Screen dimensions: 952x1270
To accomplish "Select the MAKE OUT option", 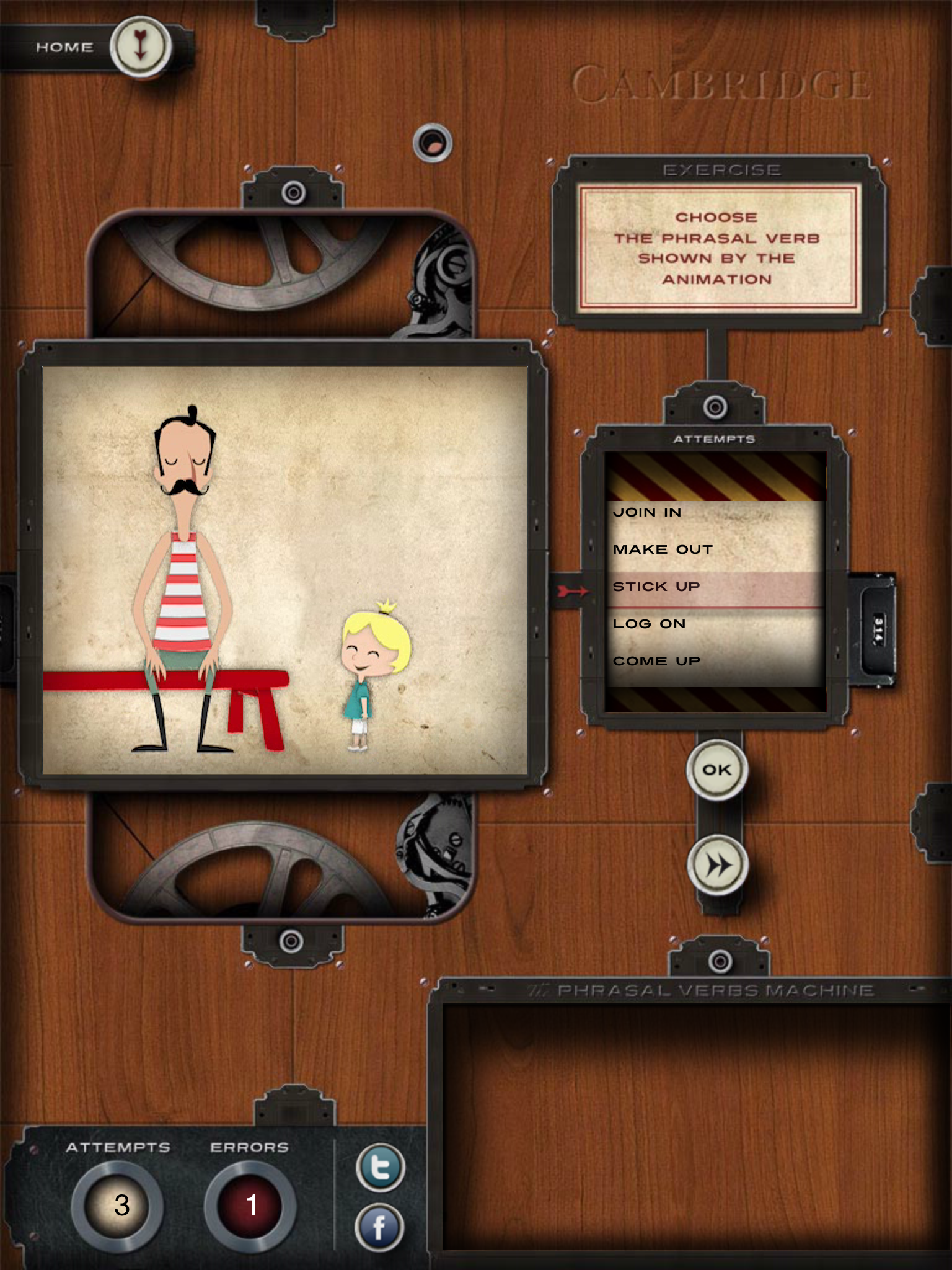I will [663, 549].
